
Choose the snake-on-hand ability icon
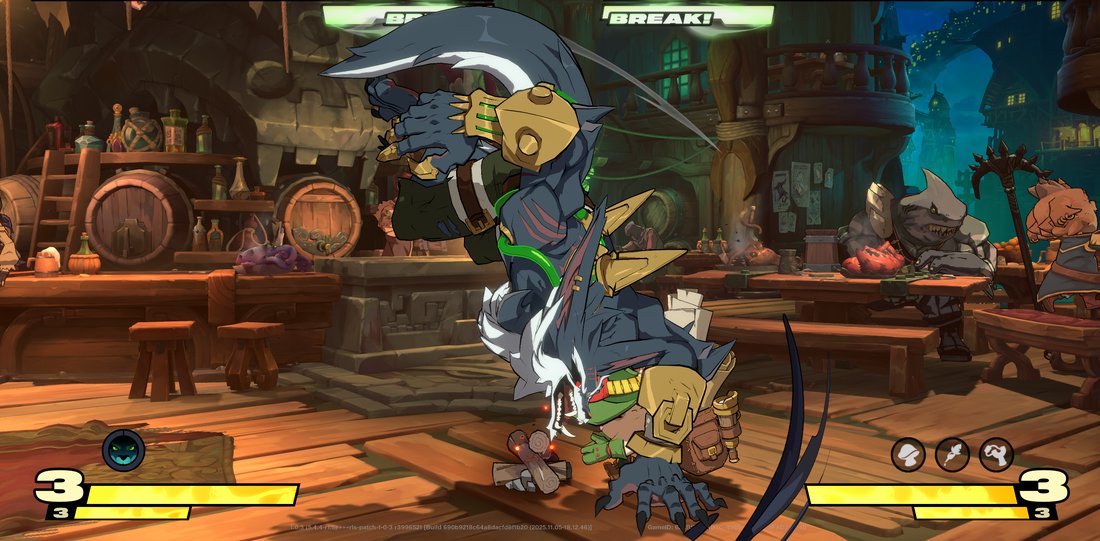pyautogui.click(x=996, y=455)
